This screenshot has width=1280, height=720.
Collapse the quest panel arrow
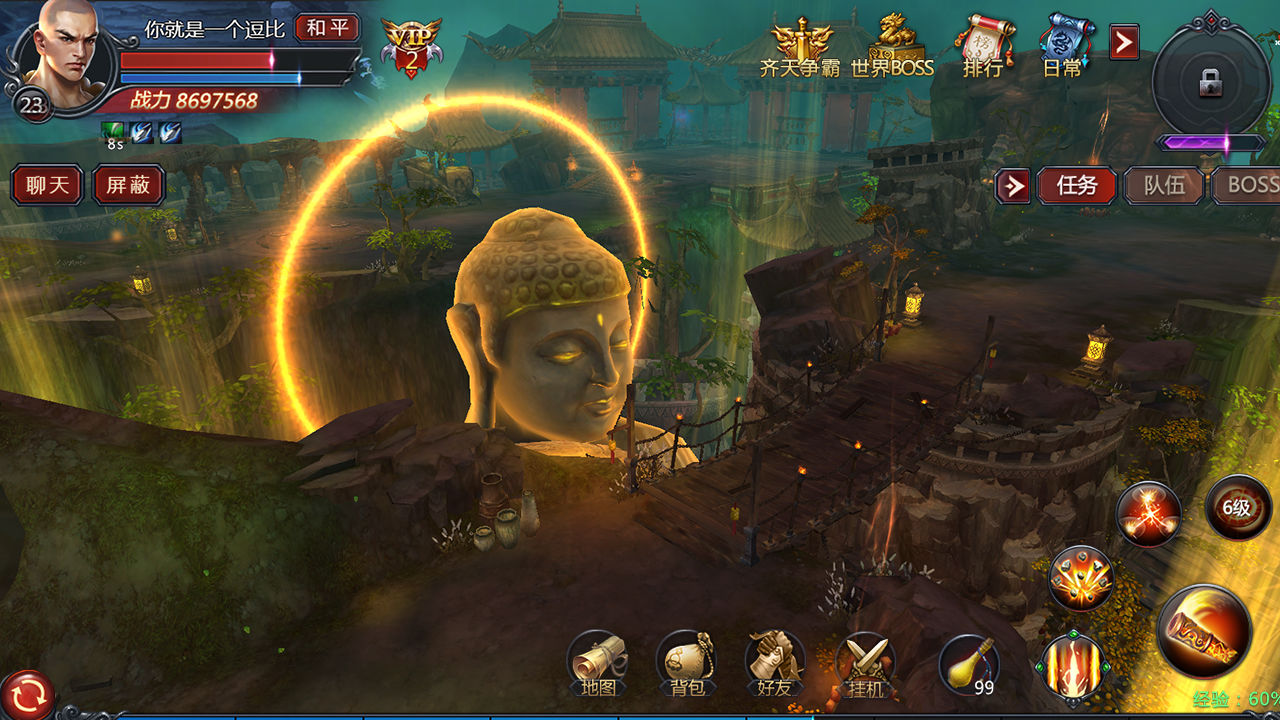pyautogui.click(x=1013, y=186)
